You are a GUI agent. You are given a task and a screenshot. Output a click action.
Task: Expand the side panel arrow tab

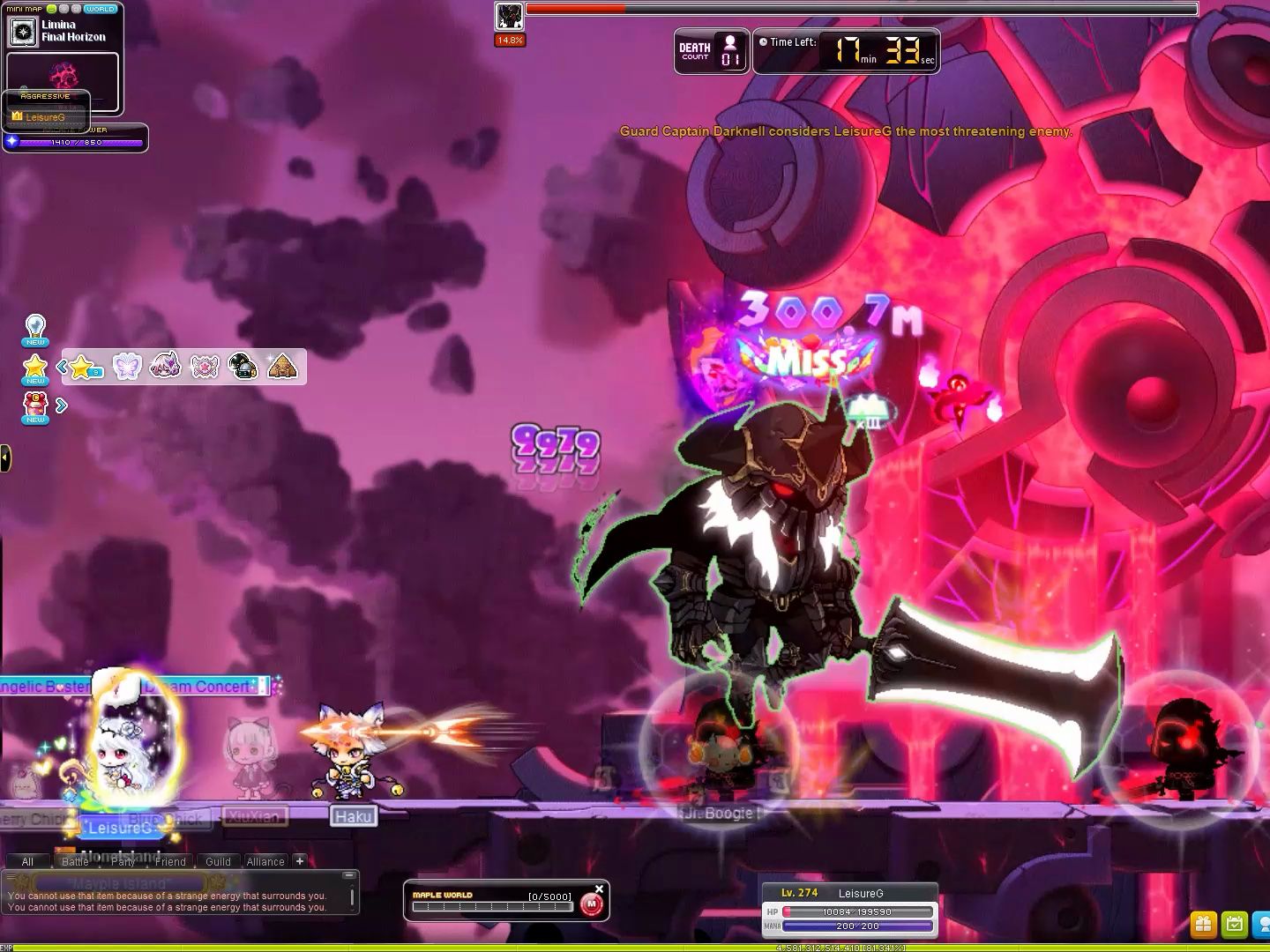pyautogui.click(x=5, y=457)
